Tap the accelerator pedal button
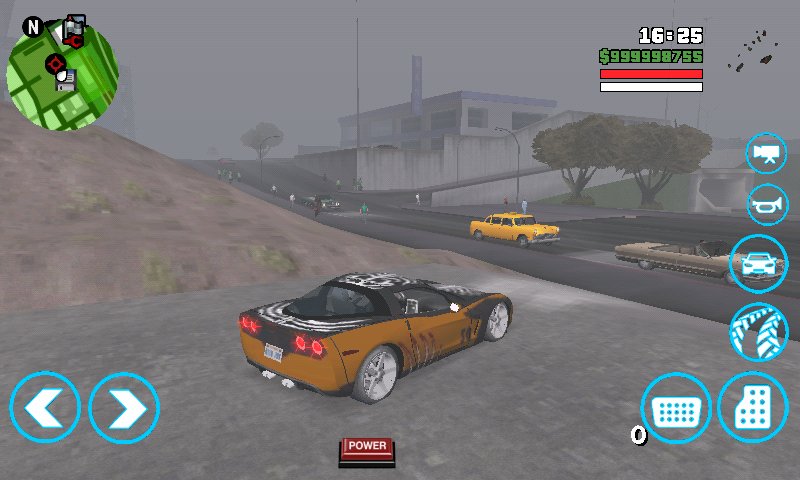 click(x=753, y=408)
